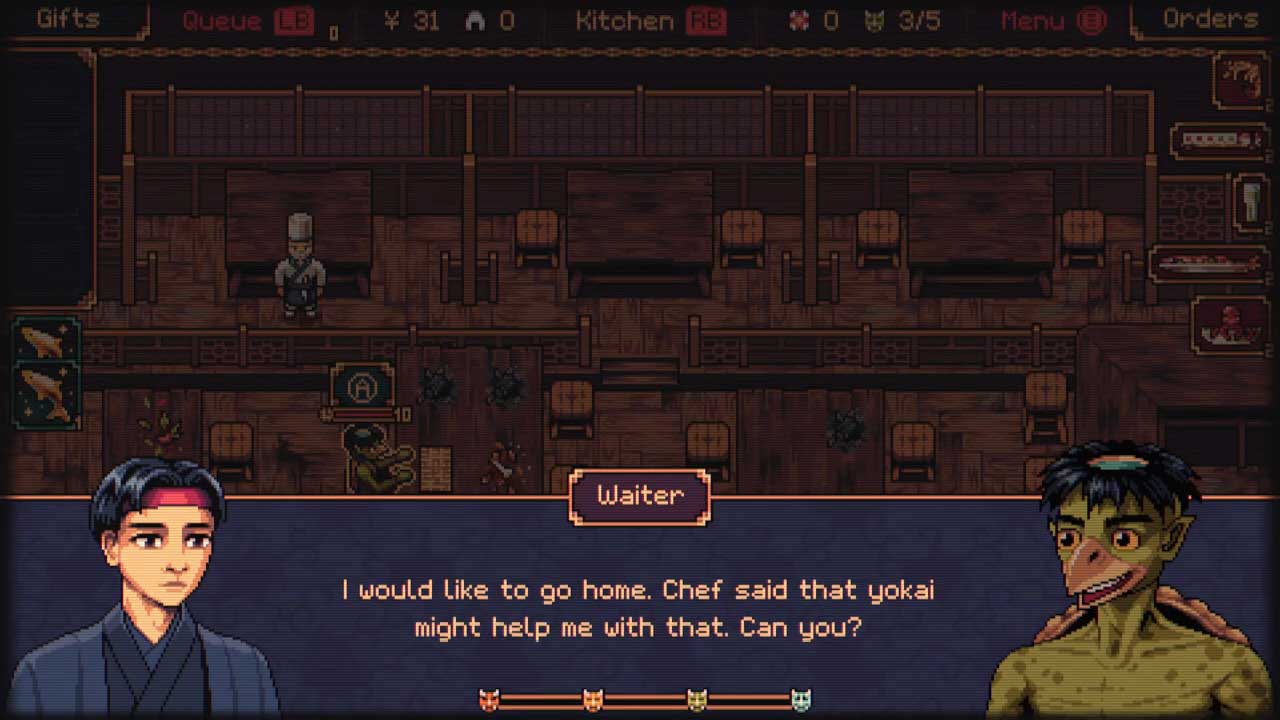This screenshot has height=720, width=1280.
Task: Select the pale bottle order icon
Action: [x=1251, y=203]
